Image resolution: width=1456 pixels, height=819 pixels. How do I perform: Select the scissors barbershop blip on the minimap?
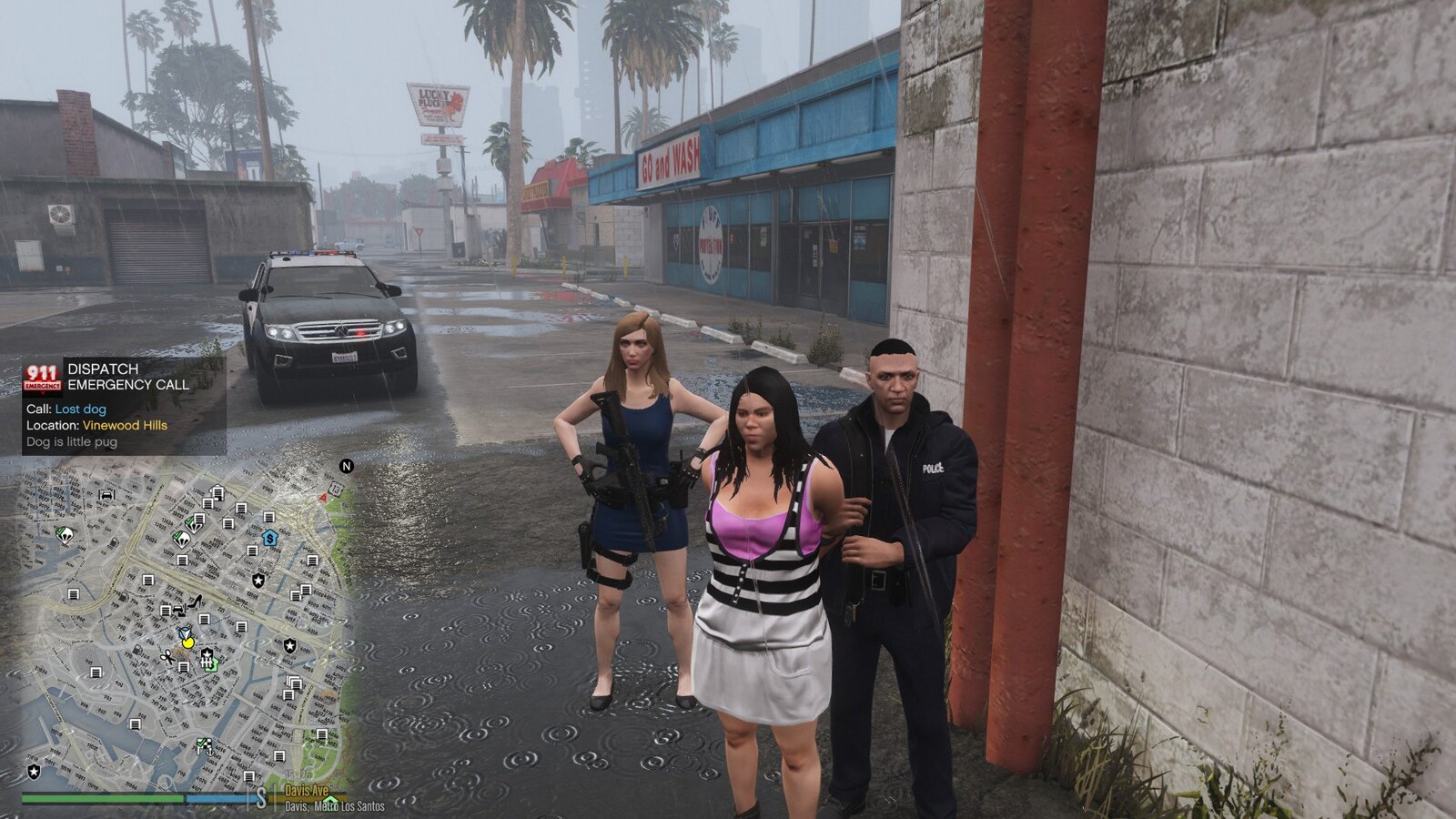point(168,657)
